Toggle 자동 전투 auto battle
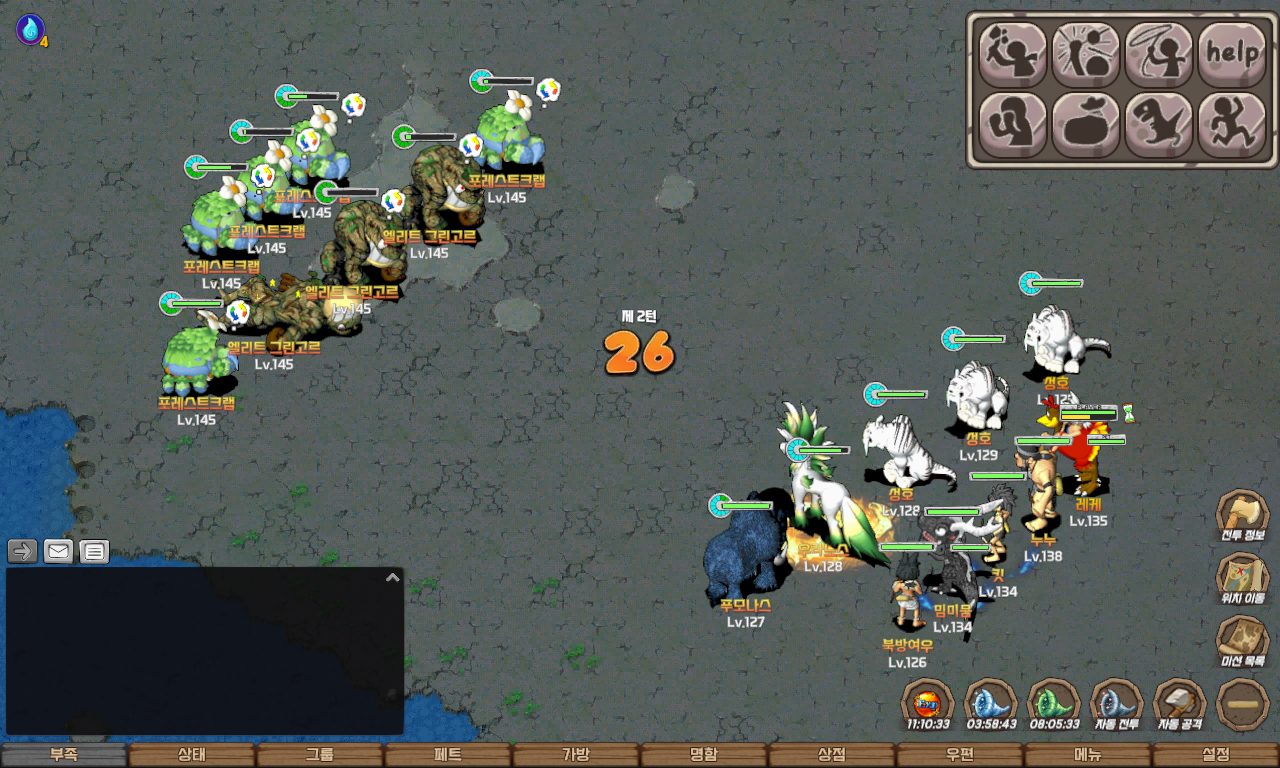Viewport: 1280px width, 768px height. pos(1117,705)
